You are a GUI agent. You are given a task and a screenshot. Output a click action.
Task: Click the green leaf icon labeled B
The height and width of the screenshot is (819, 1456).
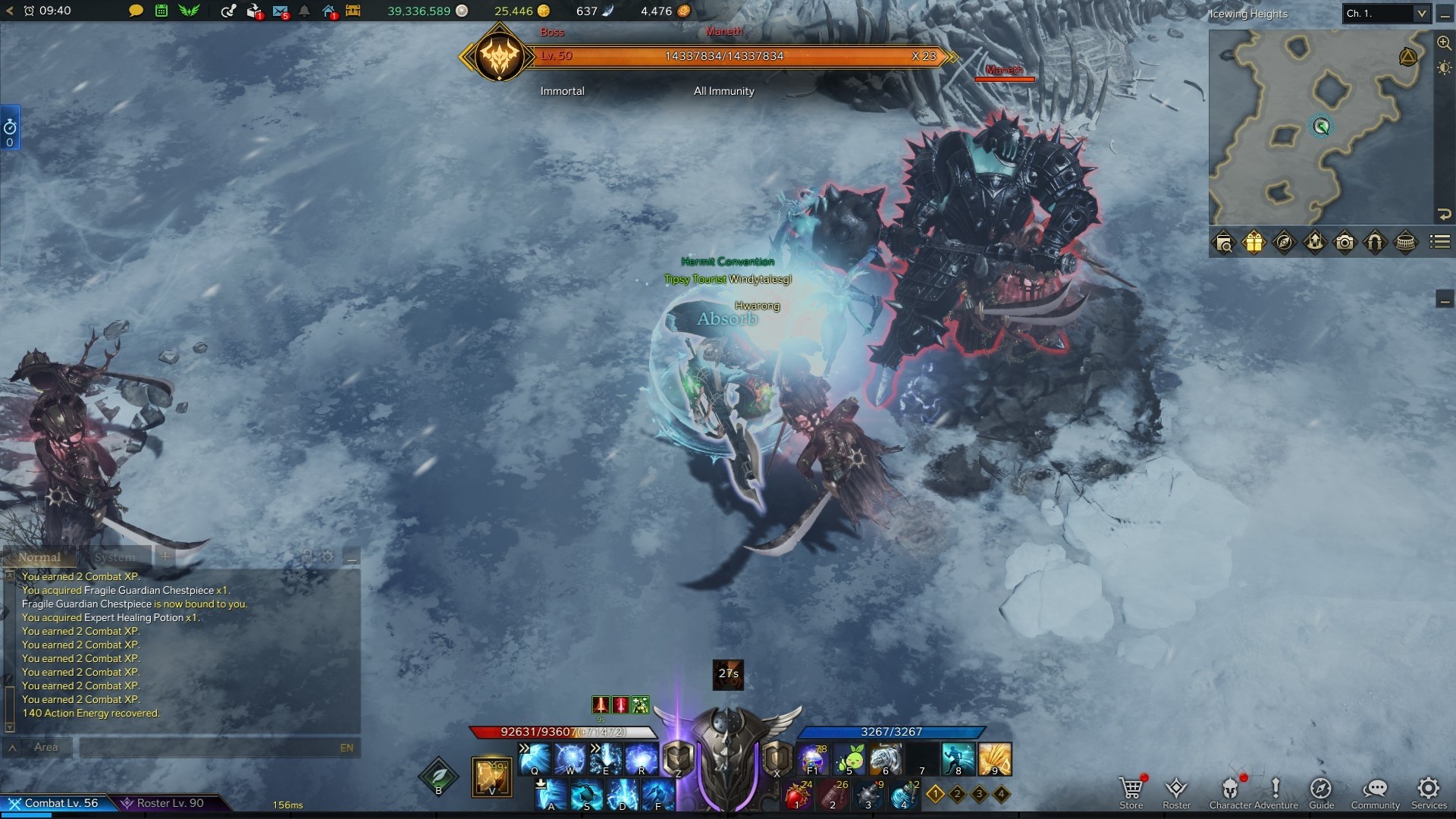[438, 777]
